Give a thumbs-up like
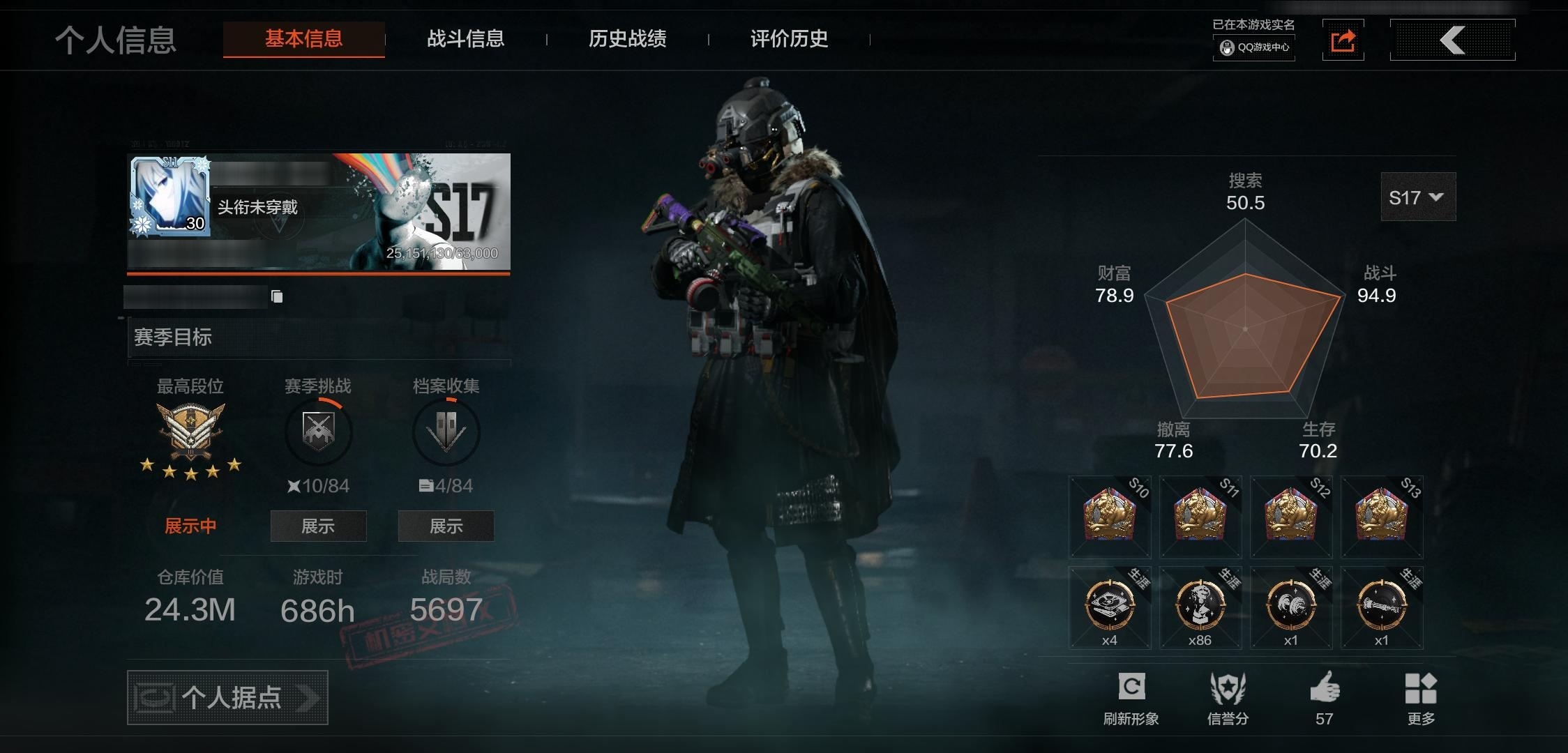Screen dimensions: 1568x753 (x=1324, y=688)
